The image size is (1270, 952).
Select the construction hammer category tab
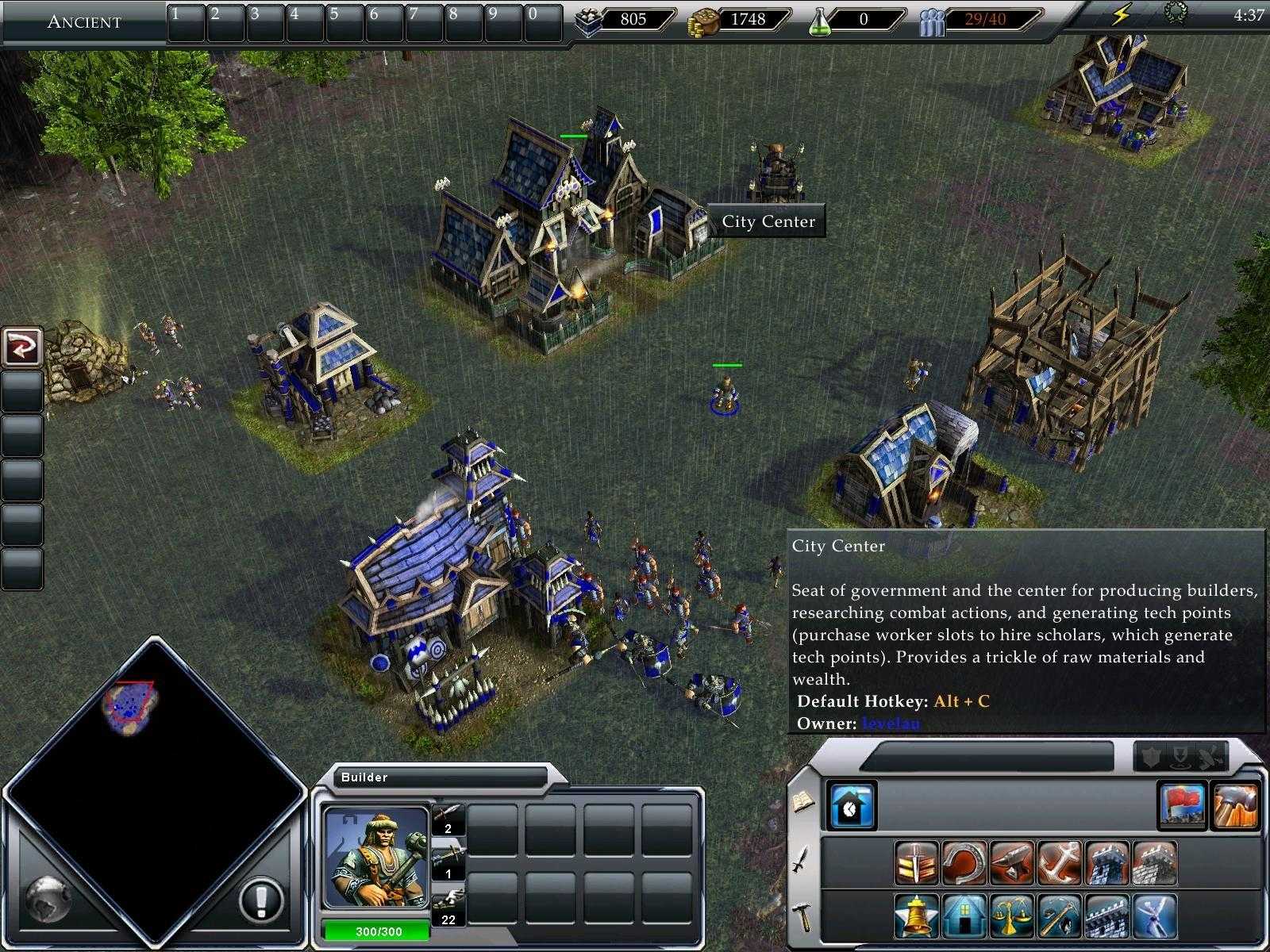(x=802, y=916)
